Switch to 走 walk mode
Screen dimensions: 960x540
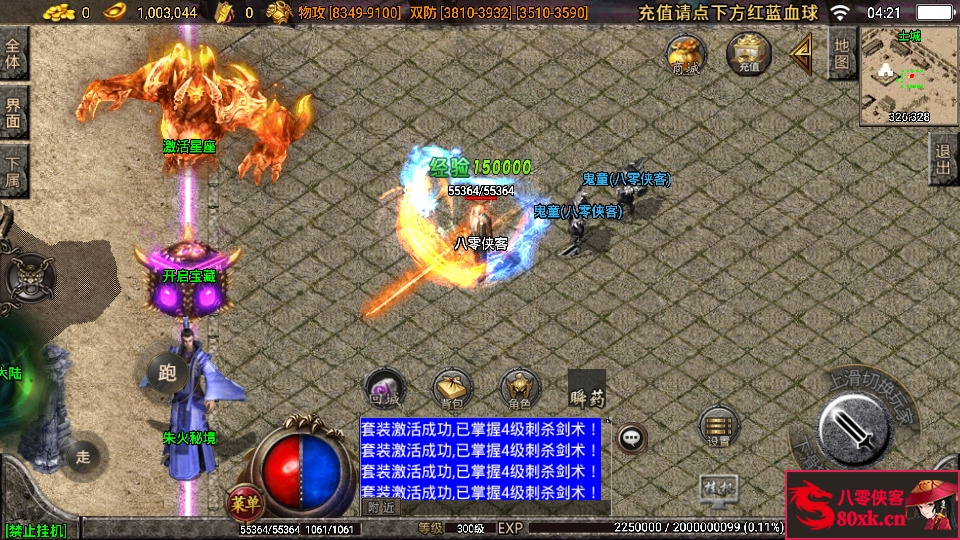coord(83,456)
